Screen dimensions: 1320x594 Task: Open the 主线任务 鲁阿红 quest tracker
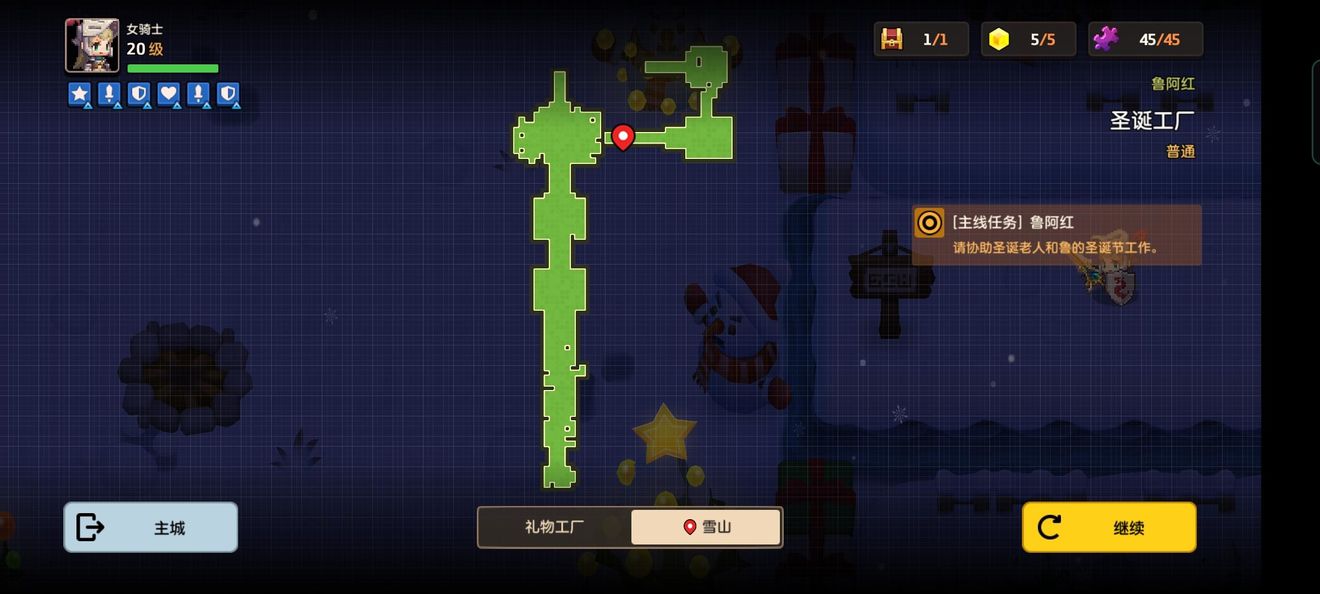coord(1056,235)
